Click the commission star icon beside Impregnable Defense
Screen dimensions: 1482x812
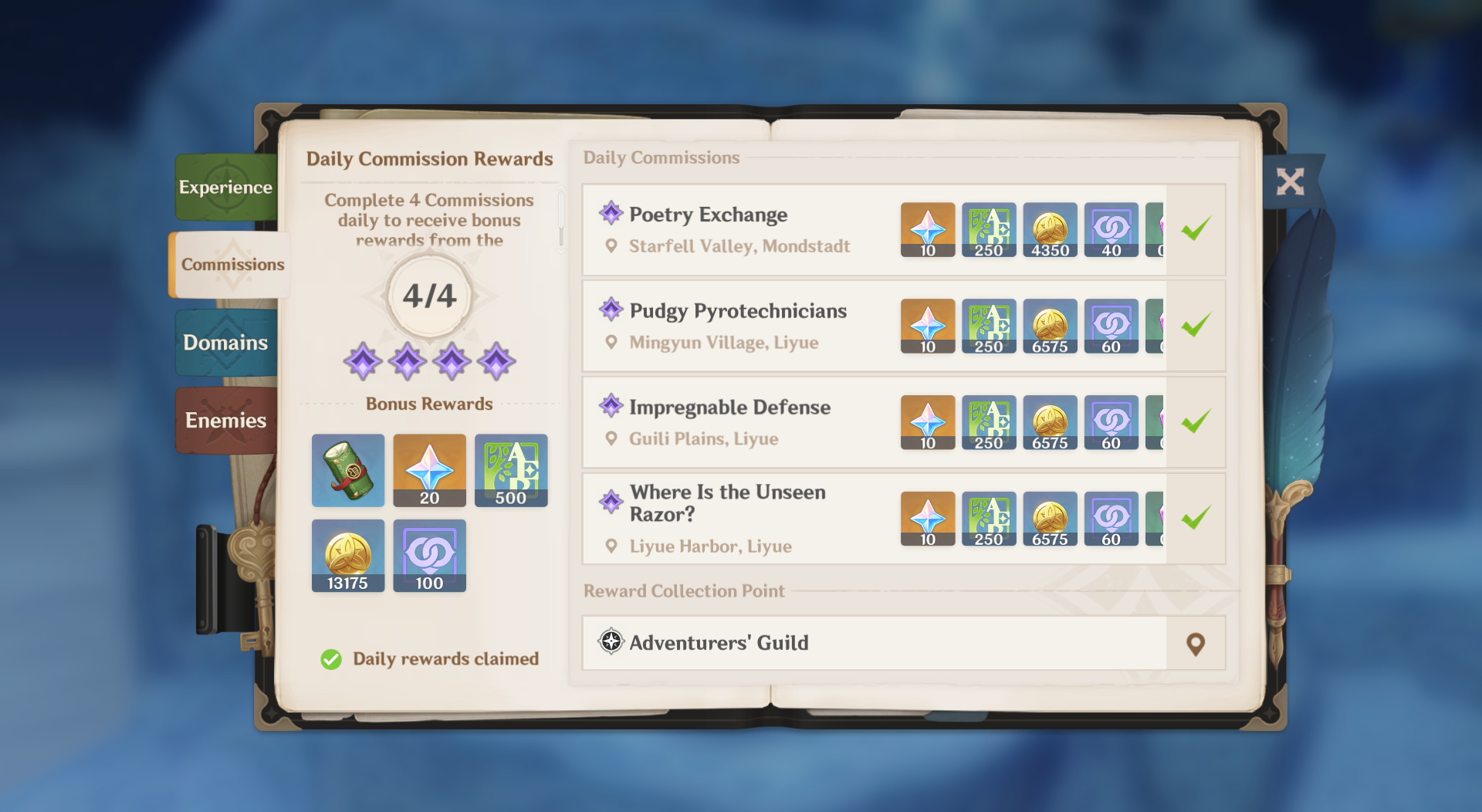[611, 407]
